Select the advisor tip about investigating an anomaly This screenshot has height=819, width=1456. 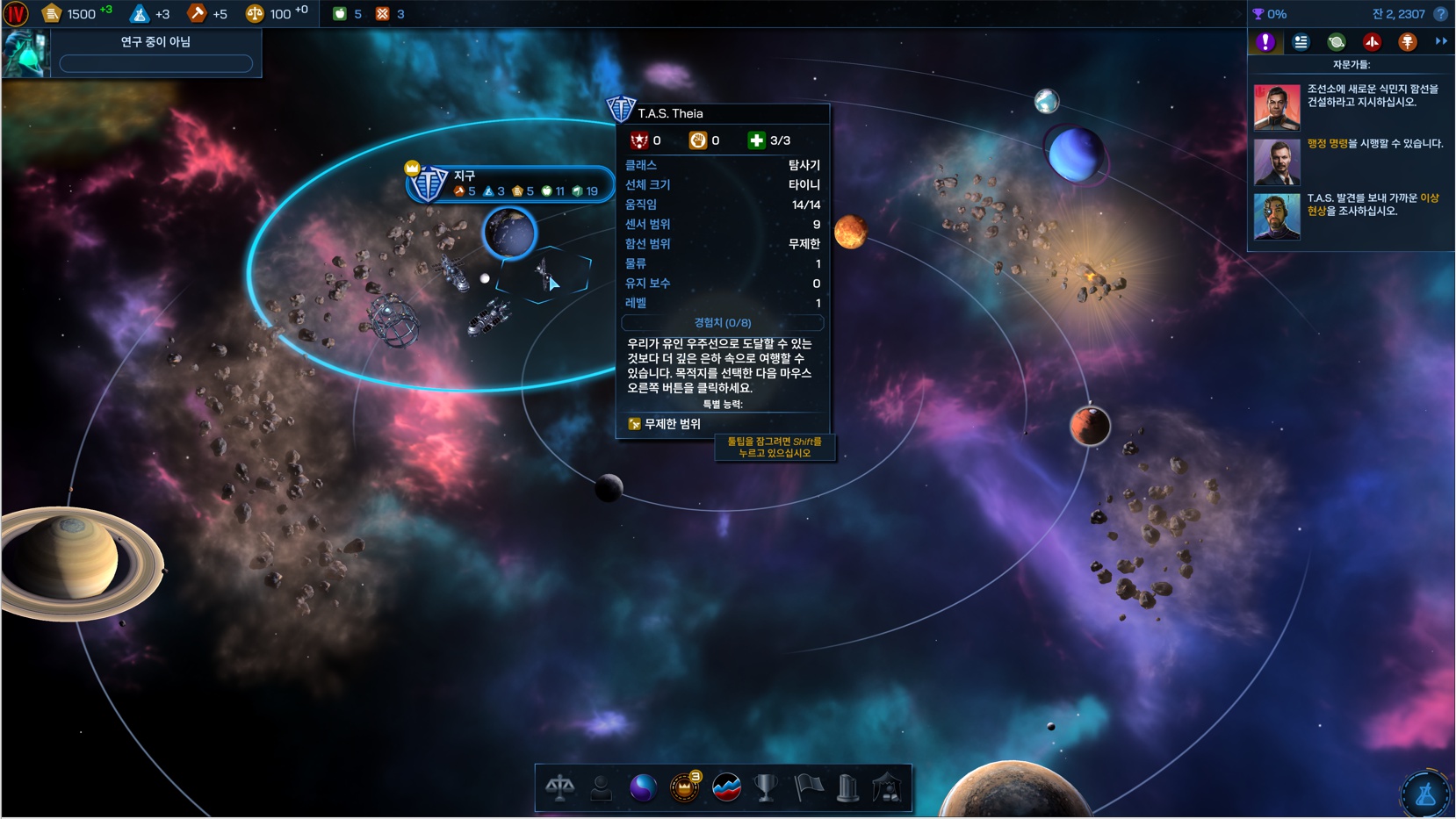1351,215
